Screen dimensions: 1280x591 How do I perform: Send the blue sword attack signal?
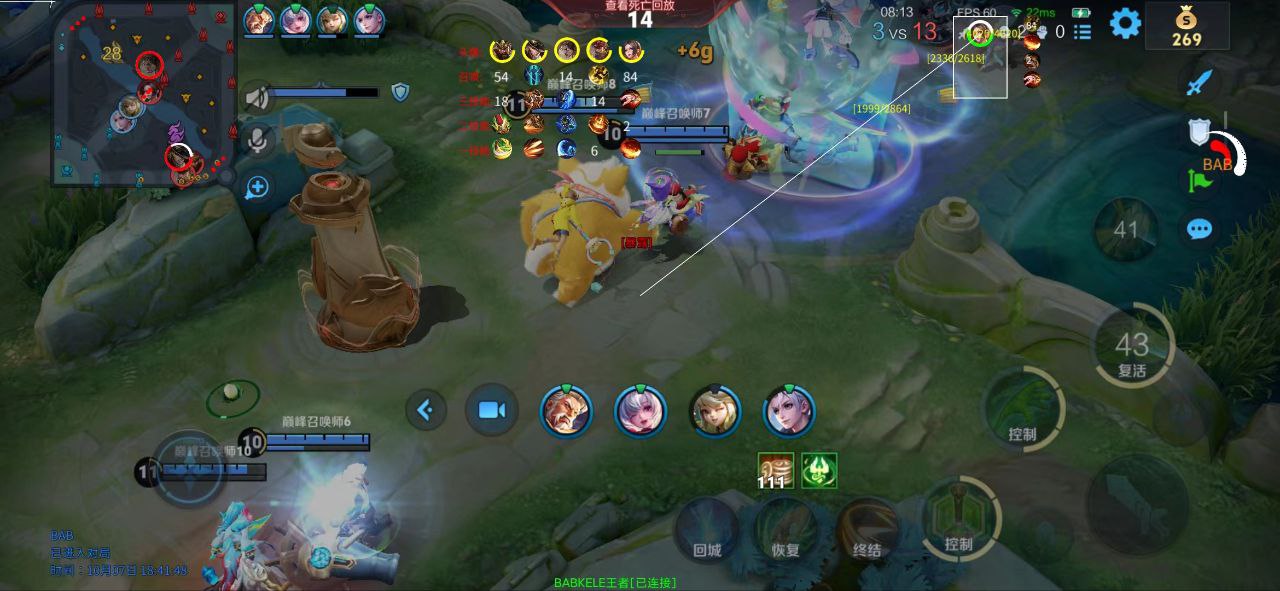(1199, 82)
